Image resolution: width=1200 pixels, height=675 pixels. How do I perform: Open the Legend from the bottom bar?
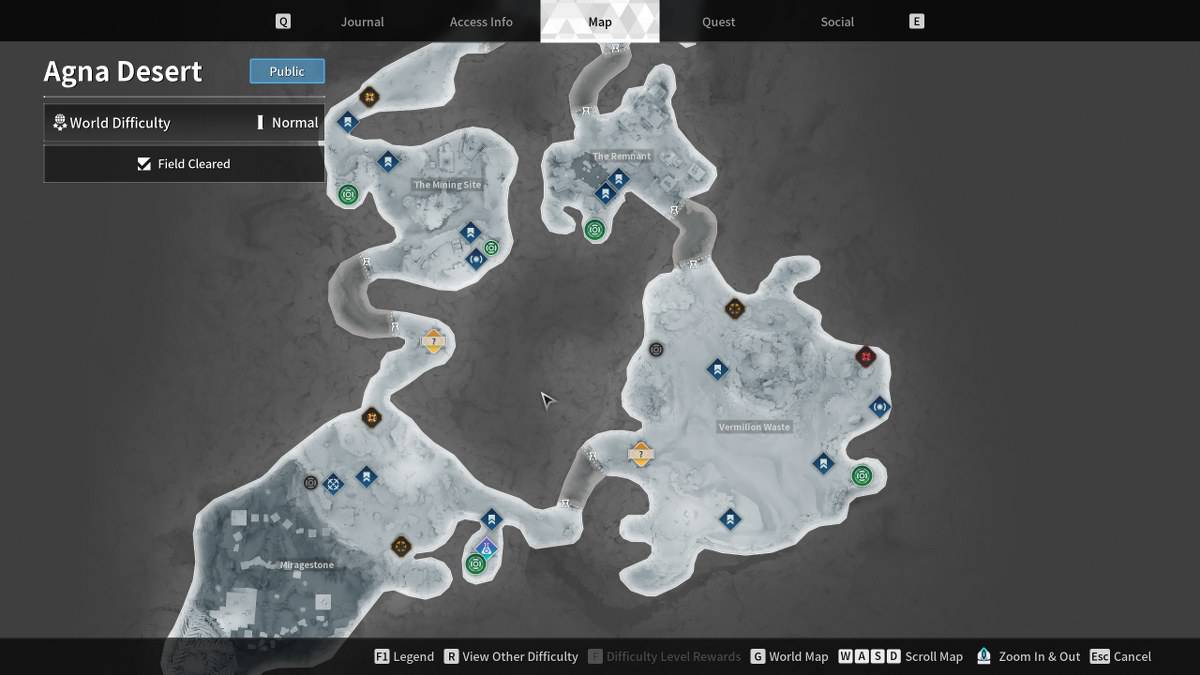click(404, 657)
